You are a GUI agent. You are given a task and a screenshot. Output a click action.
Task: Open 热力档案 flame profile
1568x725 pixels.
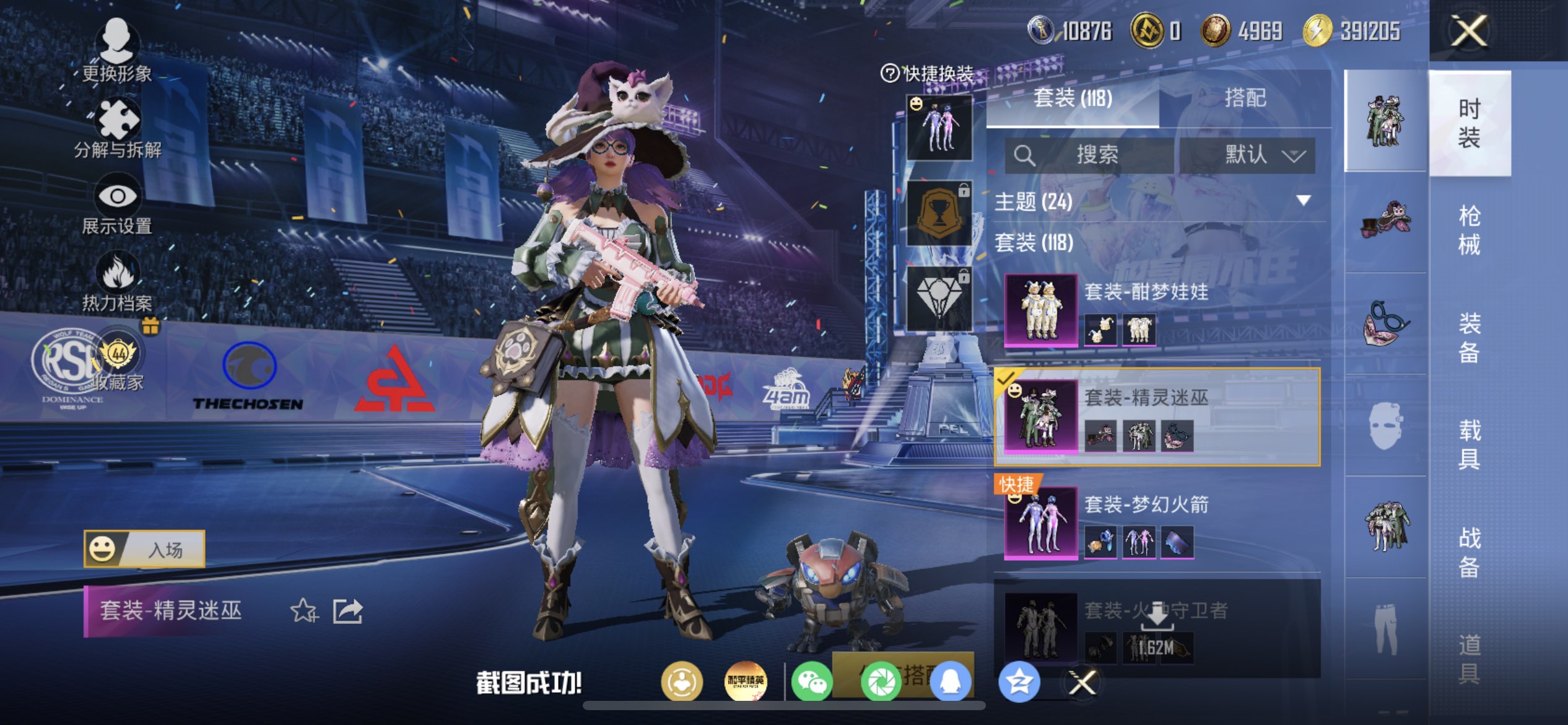pyautogui.click(x=117, y=282)
